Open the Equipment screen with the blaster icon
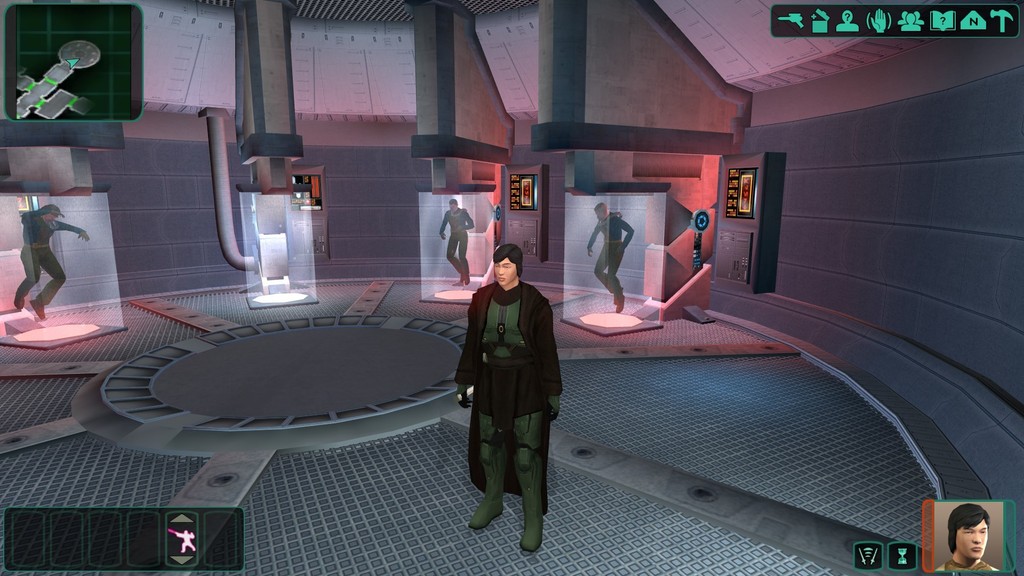 pos(790,21)
